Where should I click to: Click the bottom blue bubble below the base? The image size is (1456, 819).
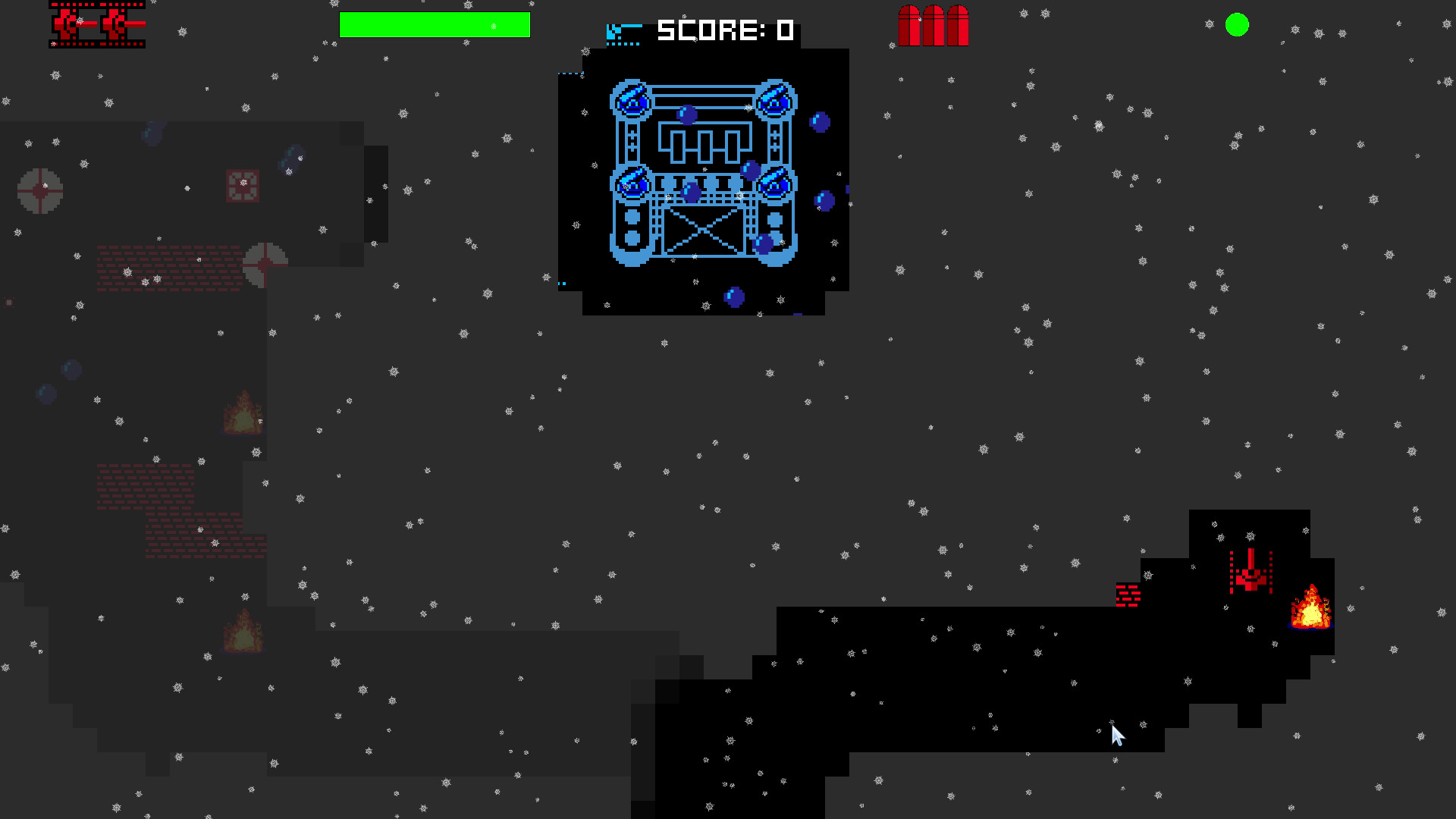734,295
